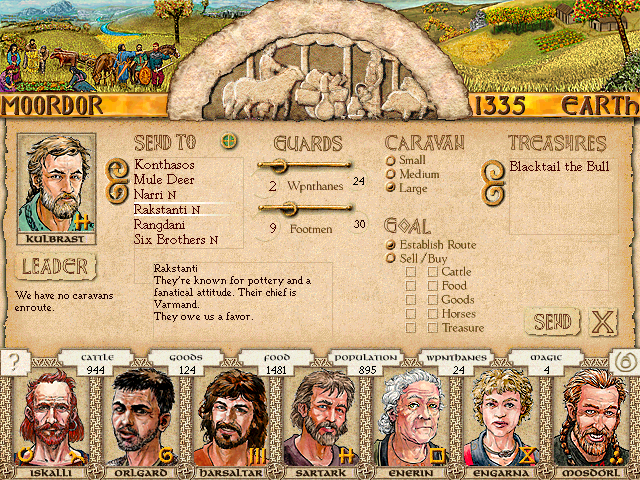Select Blacktail the Bull treasure
This screenshot has height=480, width=640.
pos(560,167)
